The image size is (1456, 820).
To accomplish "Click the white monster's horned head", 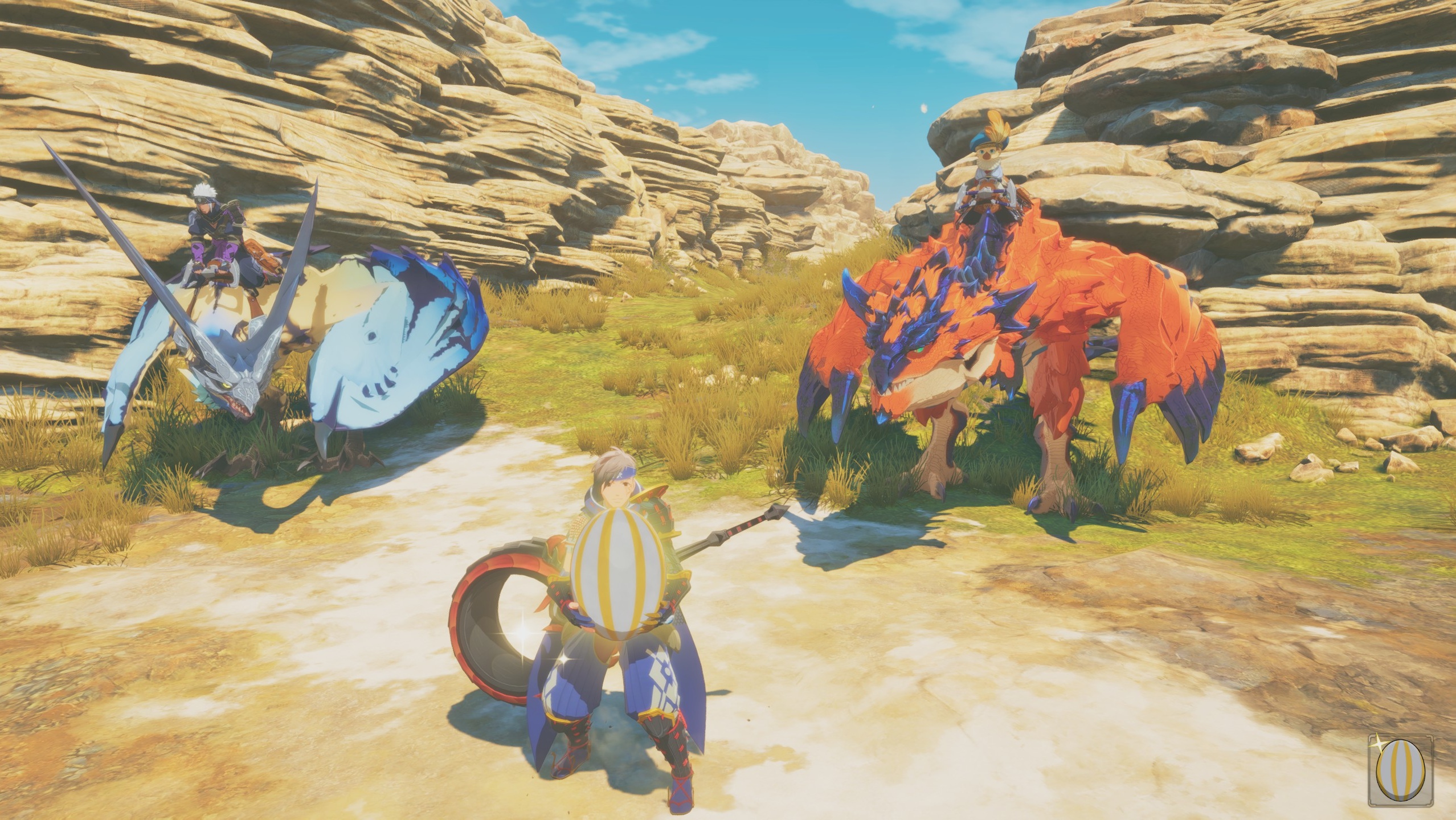I will pyautogui.click(x=236, y=387).
